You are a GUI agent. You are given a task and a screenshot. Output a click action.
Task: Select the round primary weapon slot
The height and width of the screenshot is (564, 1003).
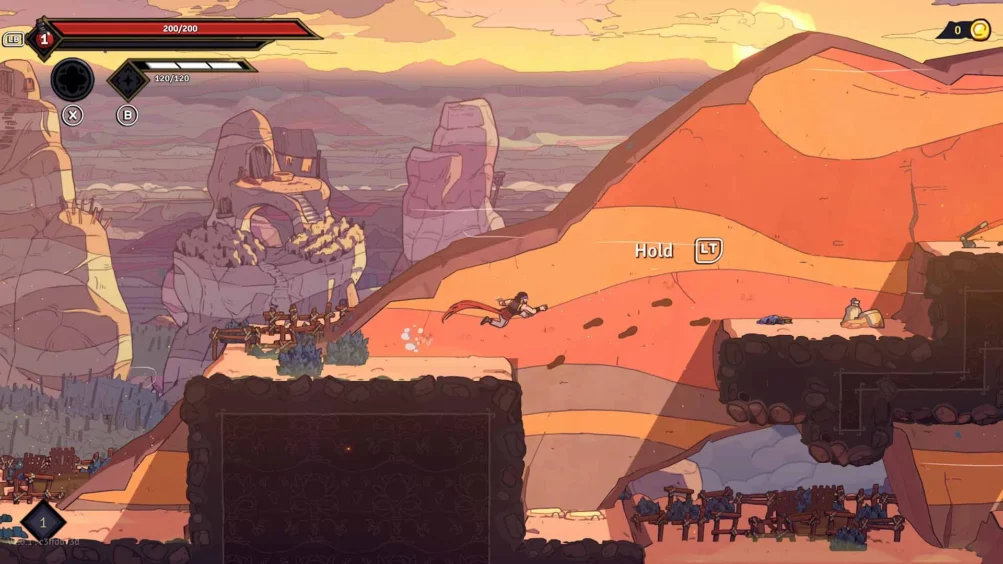click(x=72, y=79)
